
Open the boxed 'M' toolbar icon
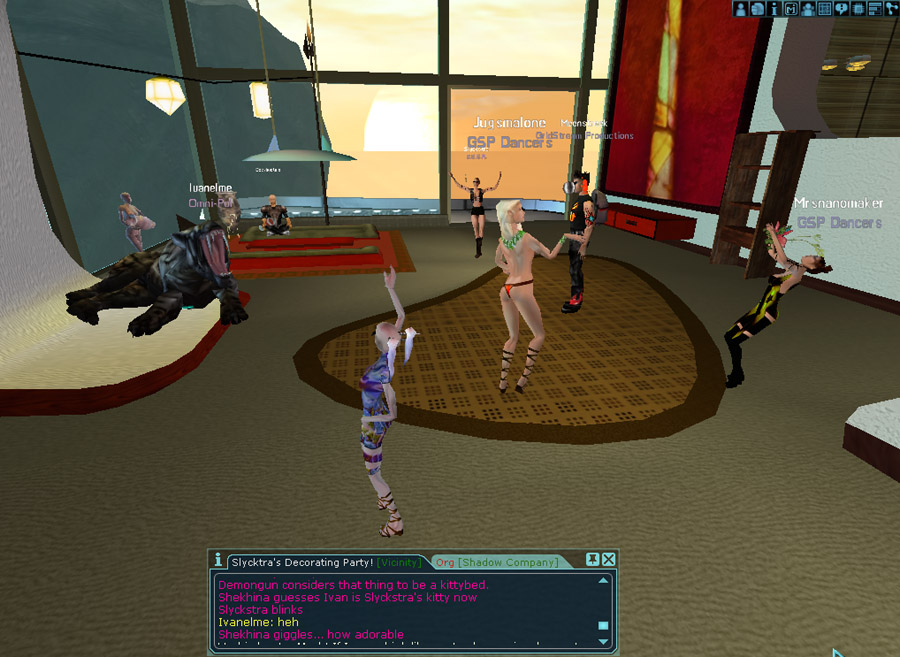tap(791, 9)
